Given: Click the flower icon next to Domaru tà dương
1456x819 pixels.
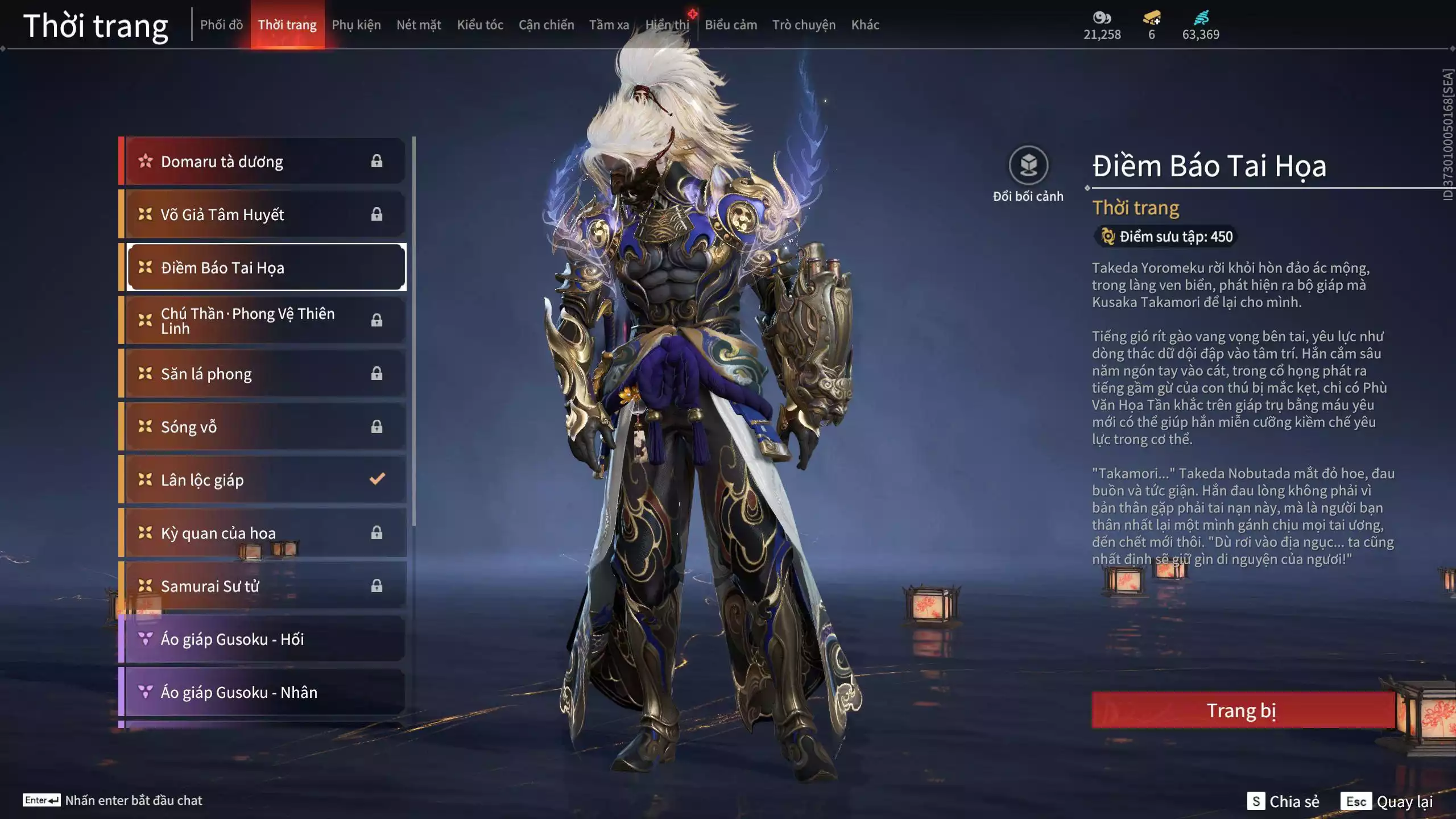Looking at the screenshot, I should tap(144, 161).
